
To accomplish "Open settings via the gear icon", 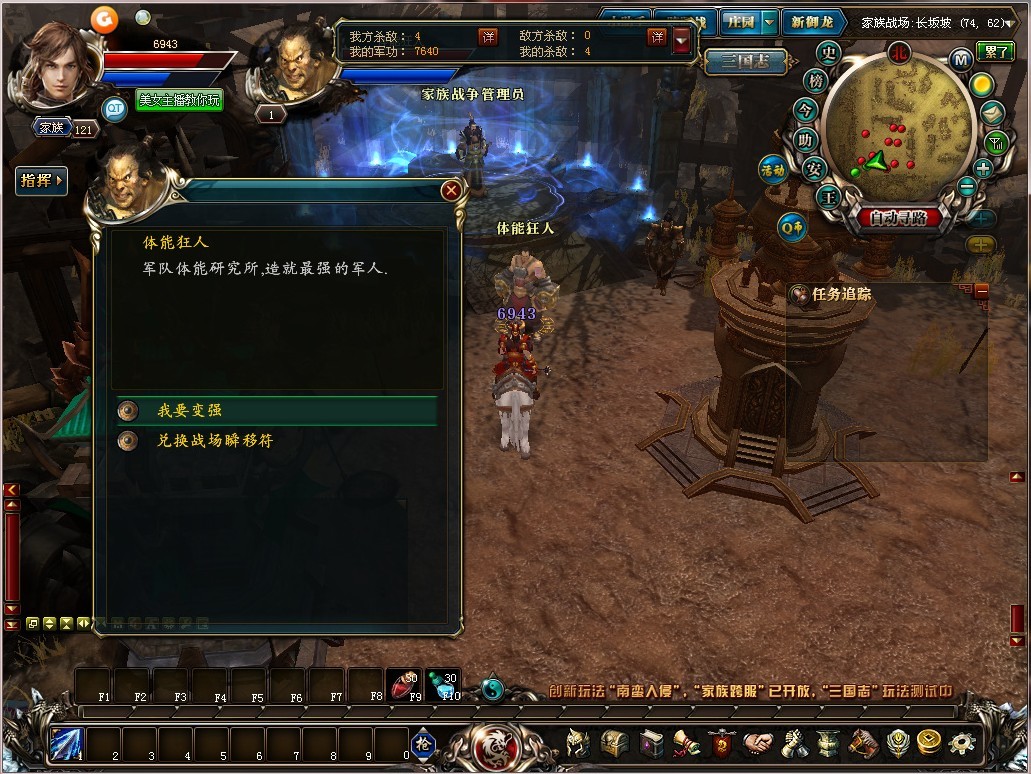I will [x=962, y=744].
